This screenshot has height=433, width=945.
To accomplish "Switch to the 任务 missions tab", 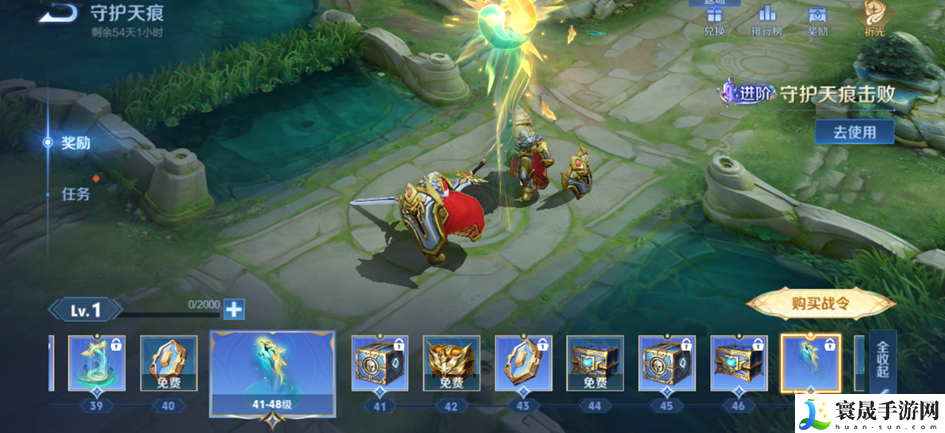I will 75,193.
